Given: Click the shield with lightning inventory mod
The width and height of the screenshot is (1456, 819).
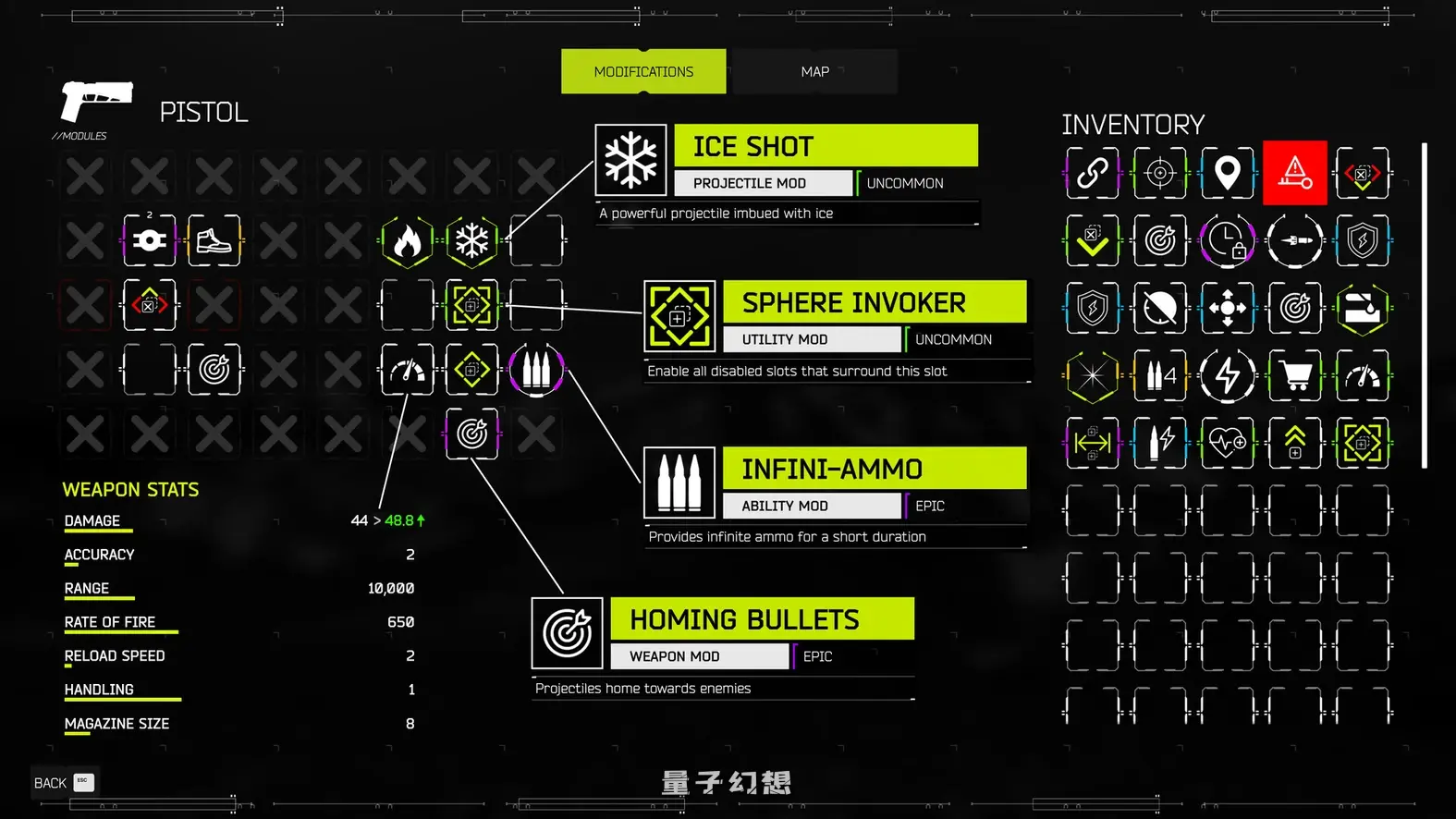Looking at the screenshot, I should tap(1092, 309).
